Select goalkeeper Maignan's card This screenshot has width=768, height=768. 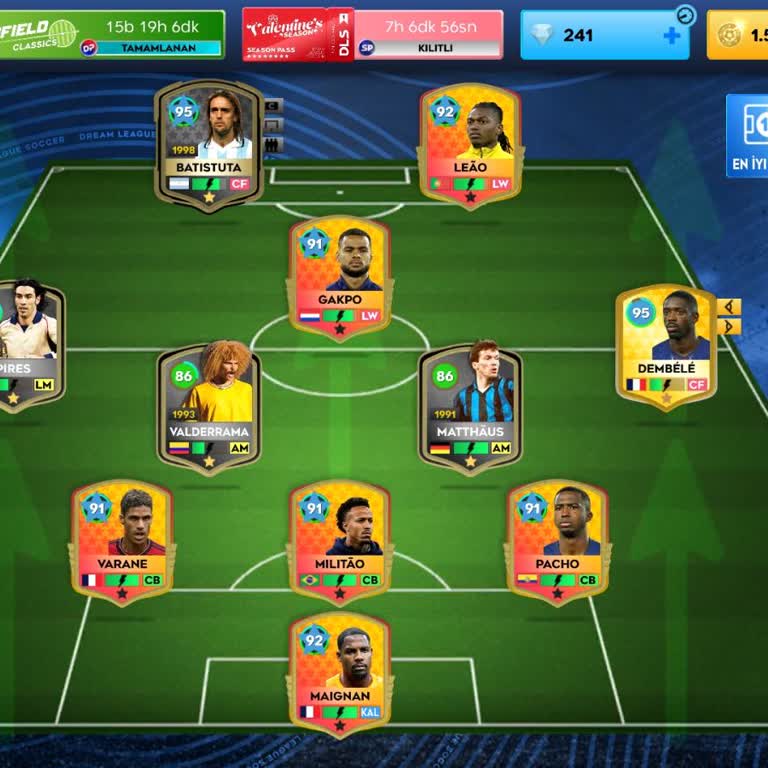click(339, 673)
